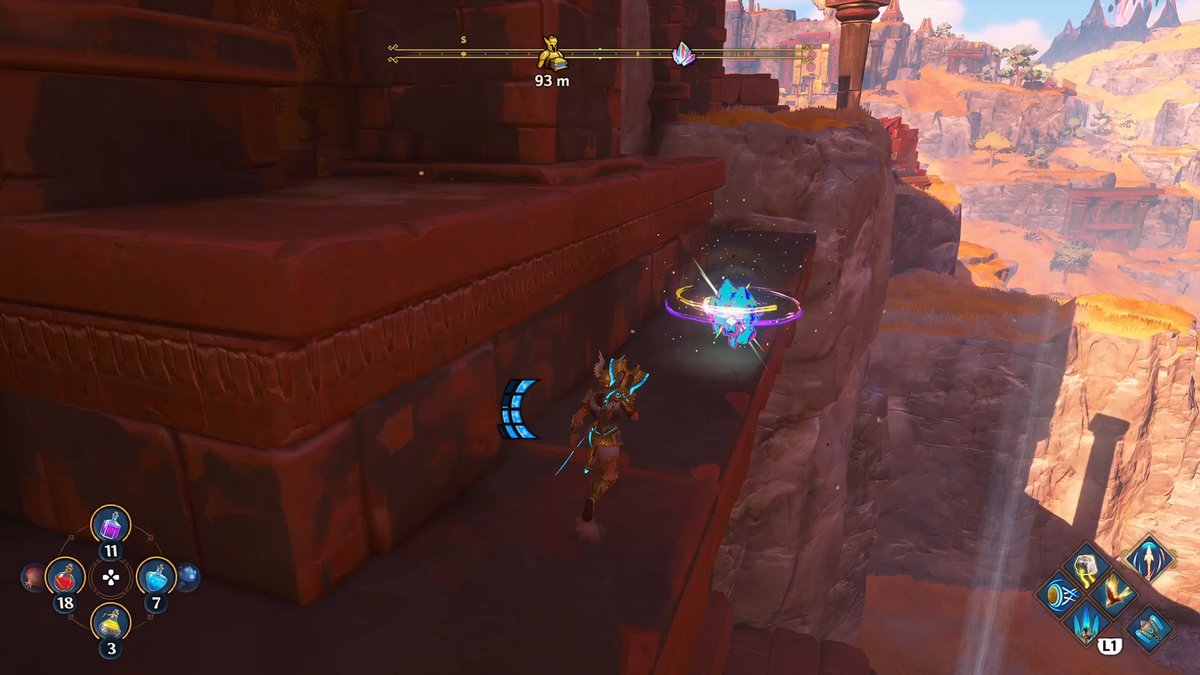Select the yellow potion with count 3
This screenshot has width=1200, height=675.
click(x=111, y=624)
